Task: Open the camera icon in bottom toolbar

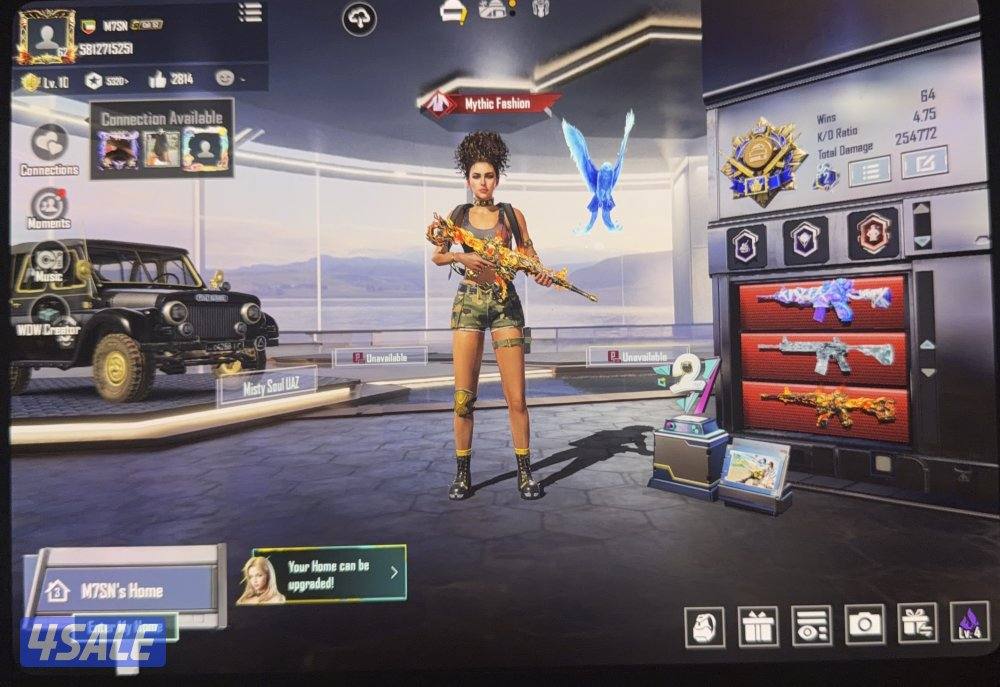Action: click(864, 626)
